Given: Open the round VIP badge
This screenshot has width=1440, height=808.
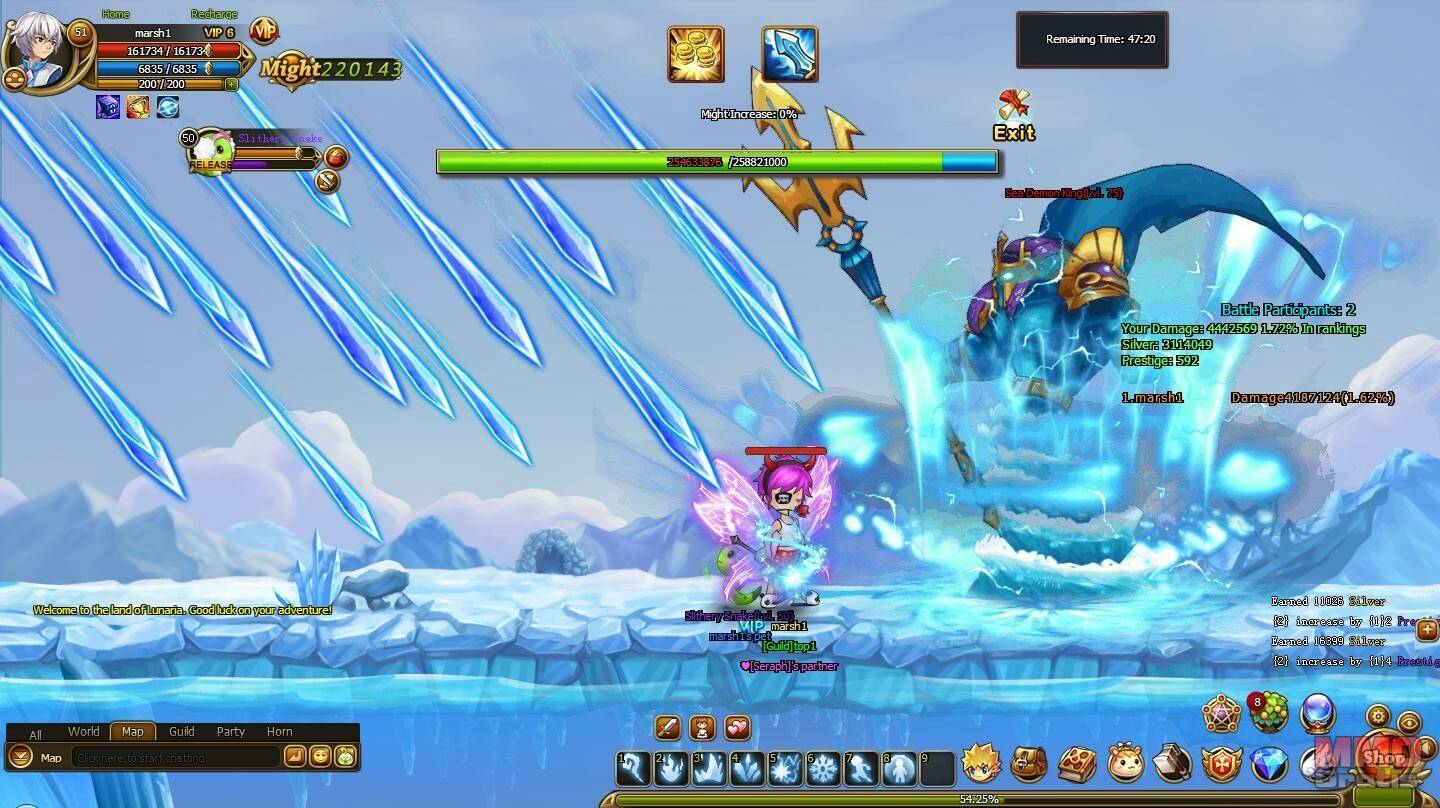Looking at the screenshot, I should click(x=264, y=31).
